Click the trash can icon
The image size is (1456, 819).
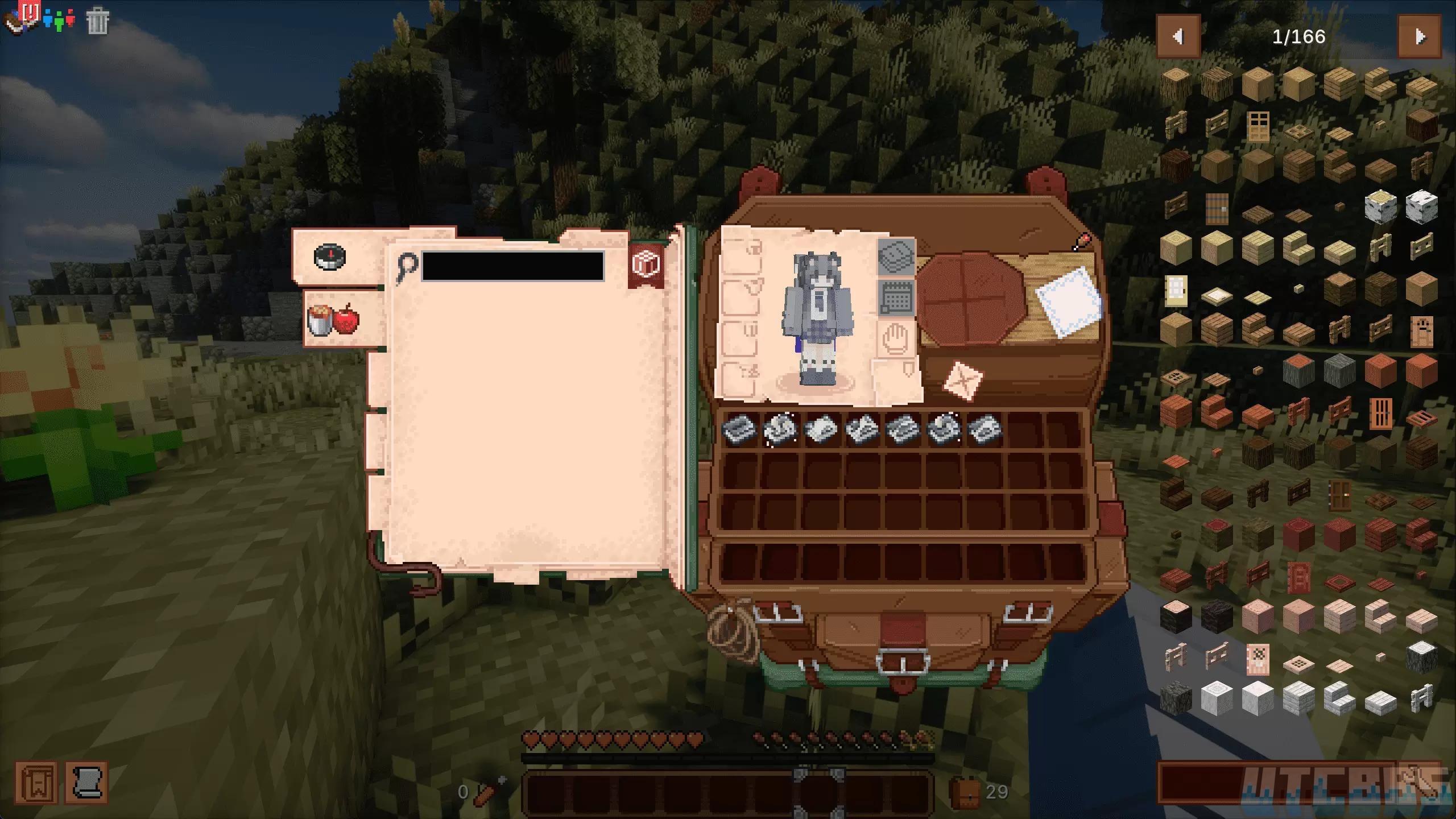point(97,22)
